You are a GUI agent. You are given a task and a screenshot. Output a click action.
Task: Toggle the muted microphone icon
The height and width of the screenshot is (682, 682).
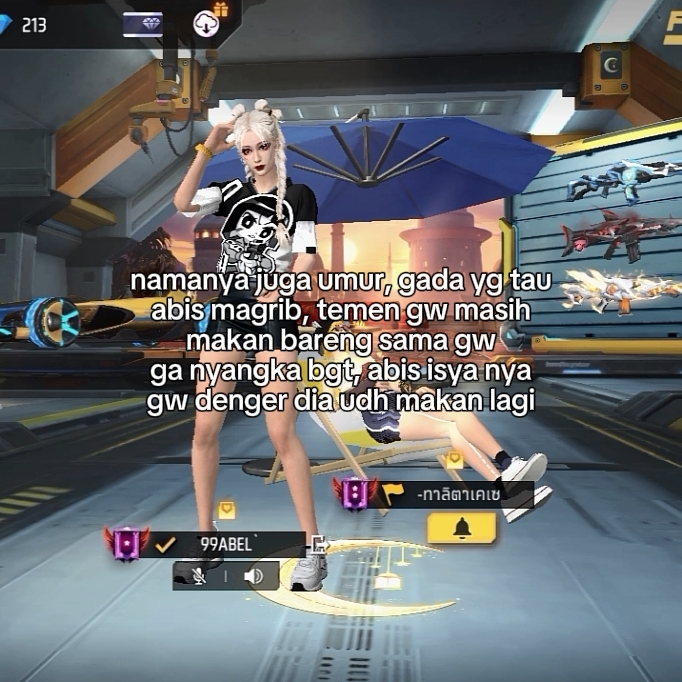click(199, 576)
